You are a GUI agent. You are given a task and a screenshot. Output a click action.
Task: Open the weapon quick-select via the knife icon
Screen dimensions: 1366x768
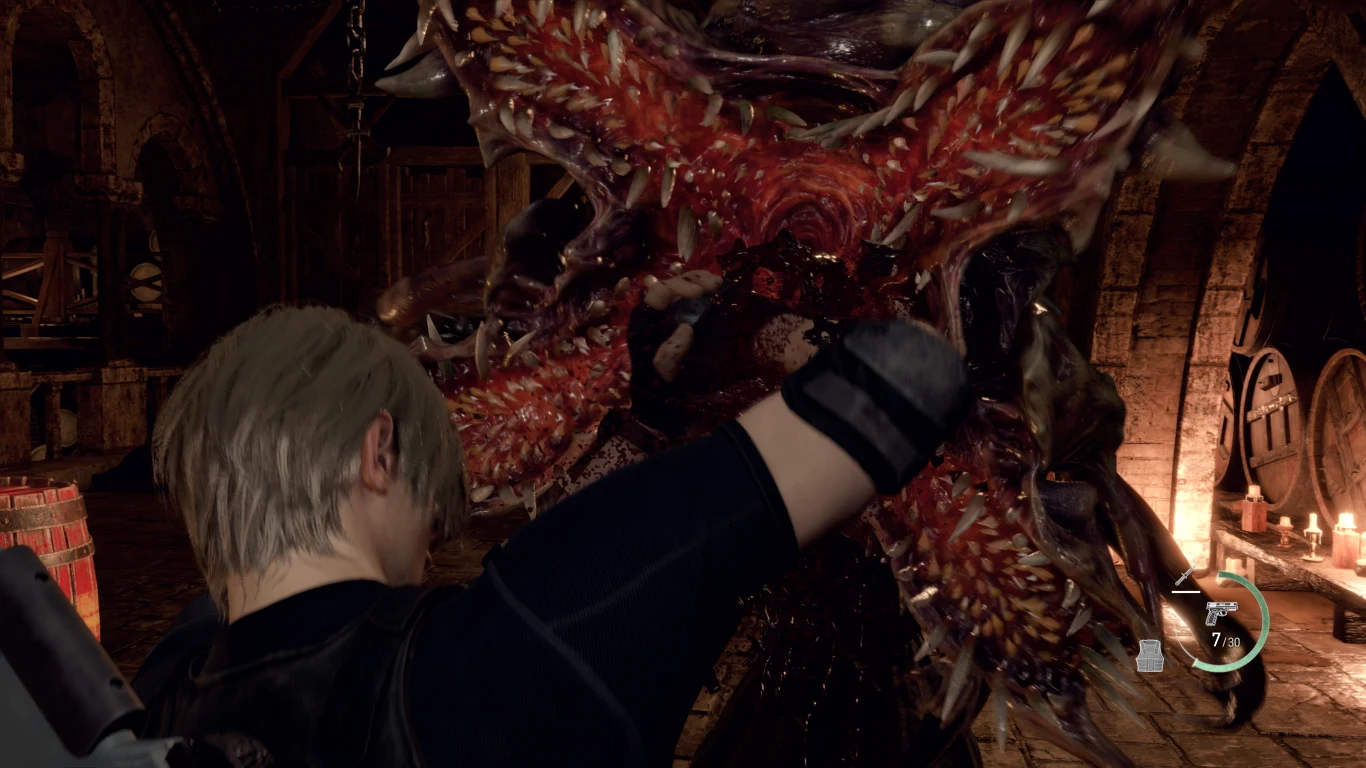coord(1185,577)
